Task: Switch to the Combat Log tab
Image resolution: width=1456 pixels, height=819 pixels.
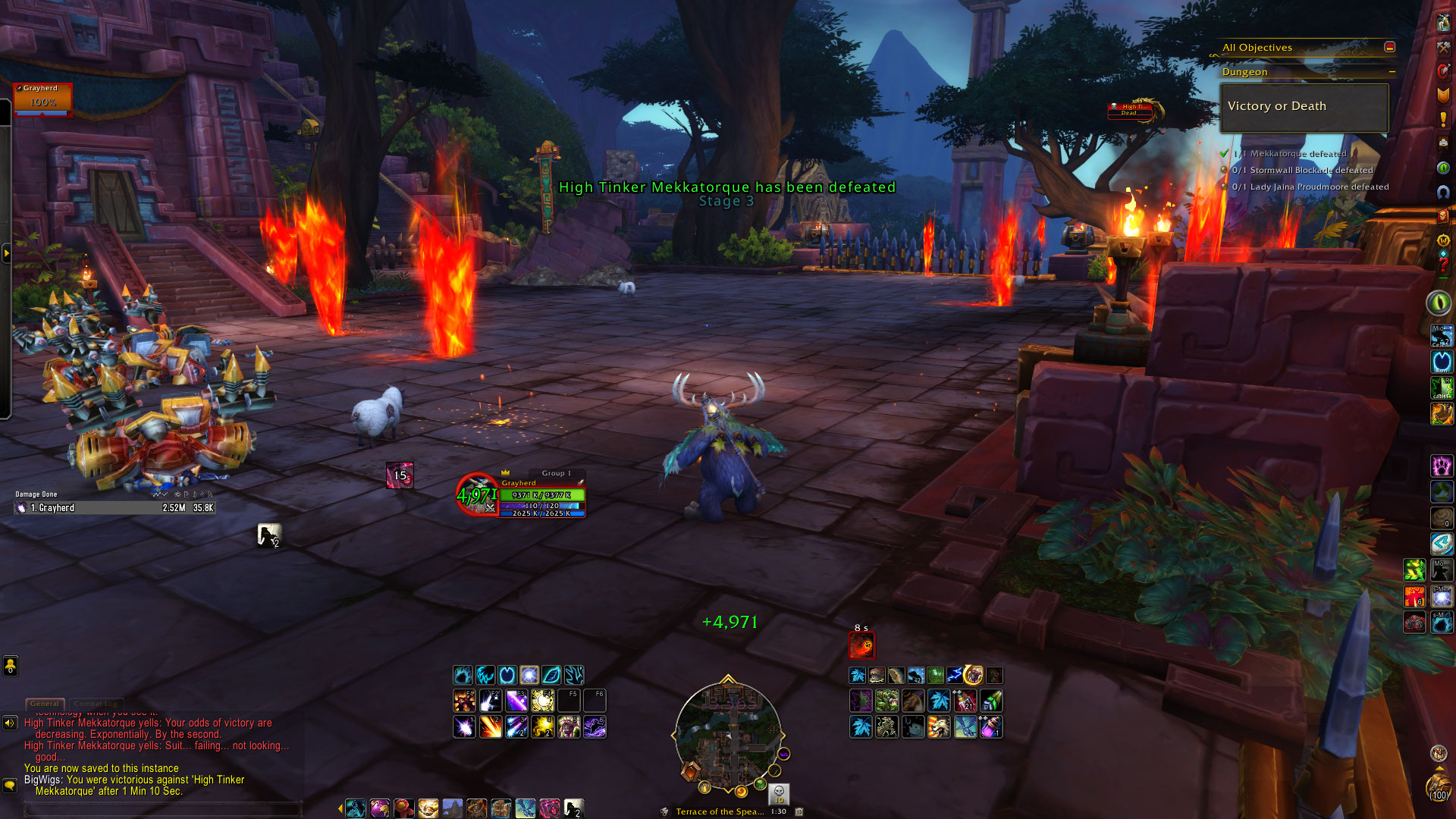Action: pyautogui.click(x=96, y=704)
